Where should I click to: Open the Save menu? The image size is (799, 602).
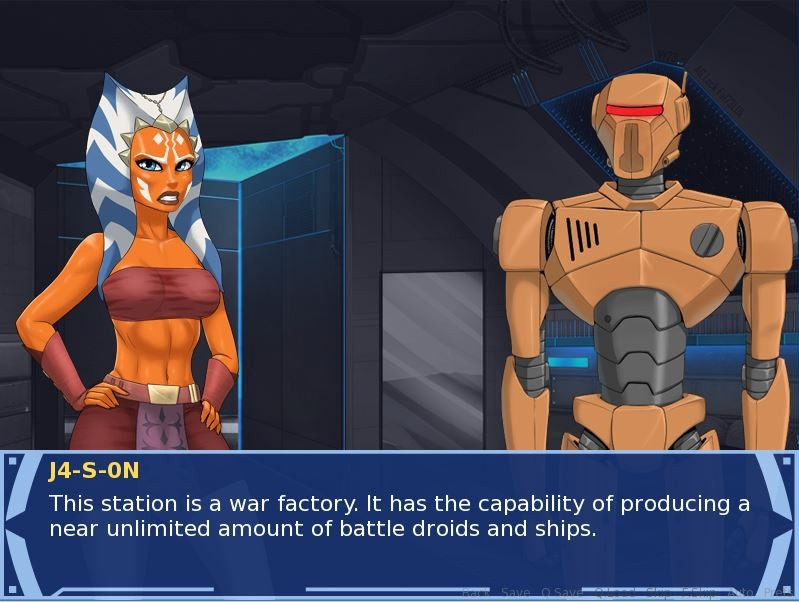[516, 593]
